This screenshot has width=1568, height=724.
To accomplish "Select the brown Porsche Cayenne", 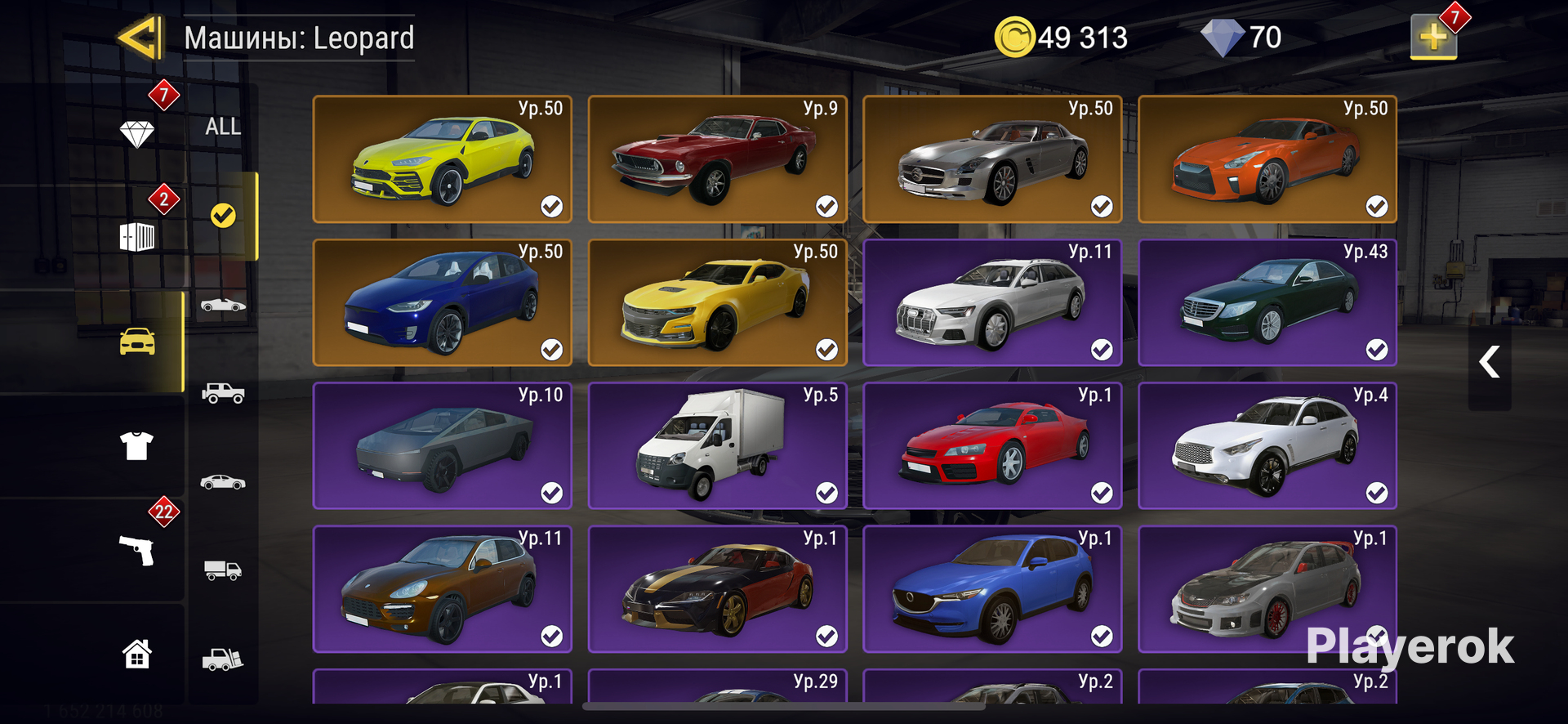I will (442, 588).
